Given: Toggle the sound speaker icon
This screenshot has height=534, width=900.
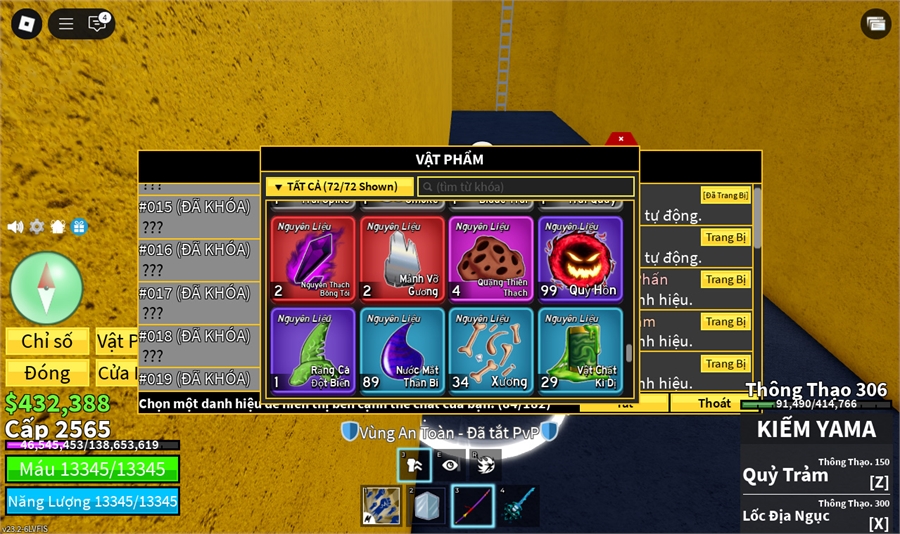Looking at the screenshot, I should pyautogui.click(x=15, y=227).
